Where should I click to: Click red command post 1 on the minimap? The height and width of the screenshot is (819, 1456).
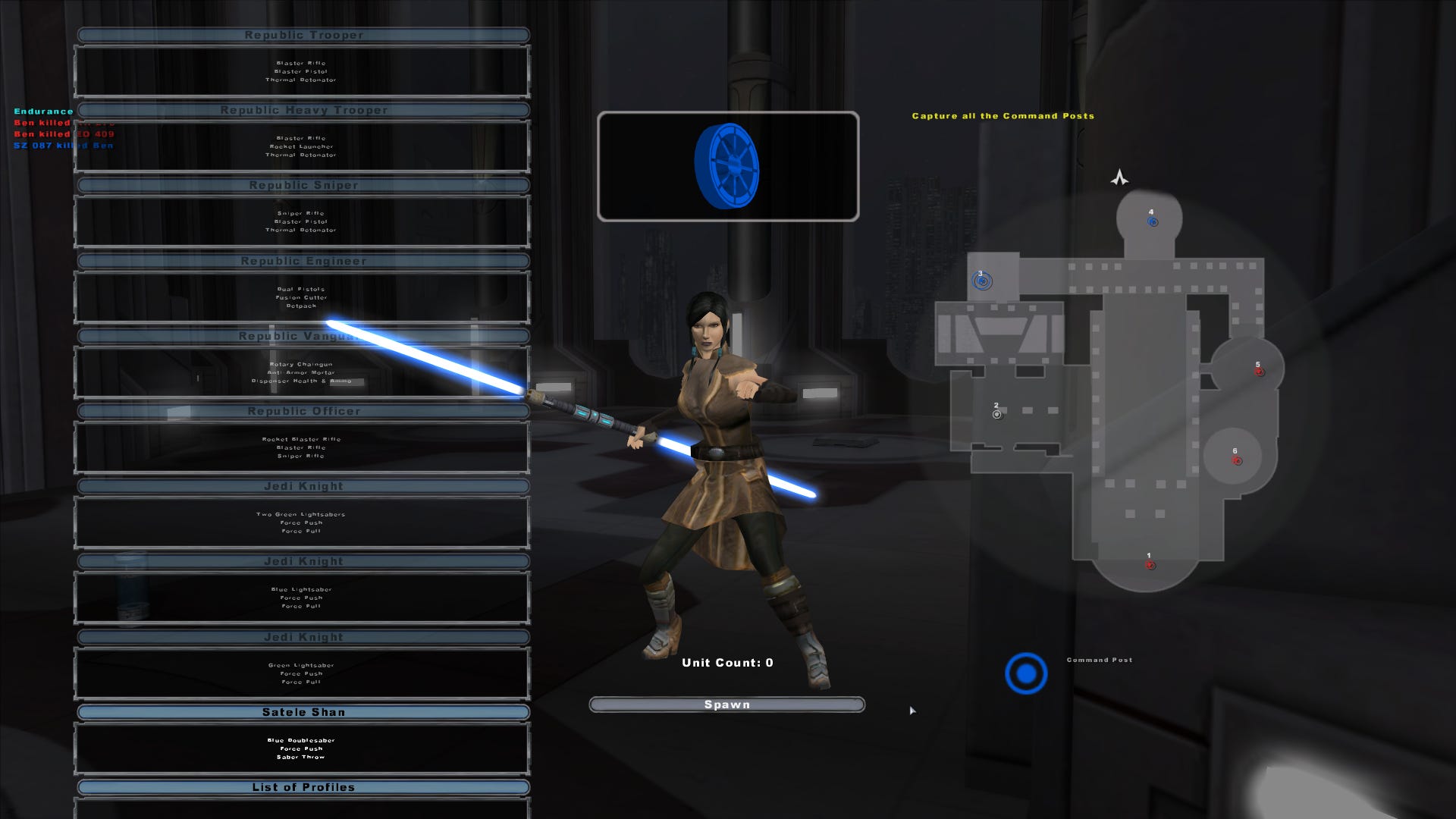[x=1150, y=564]
